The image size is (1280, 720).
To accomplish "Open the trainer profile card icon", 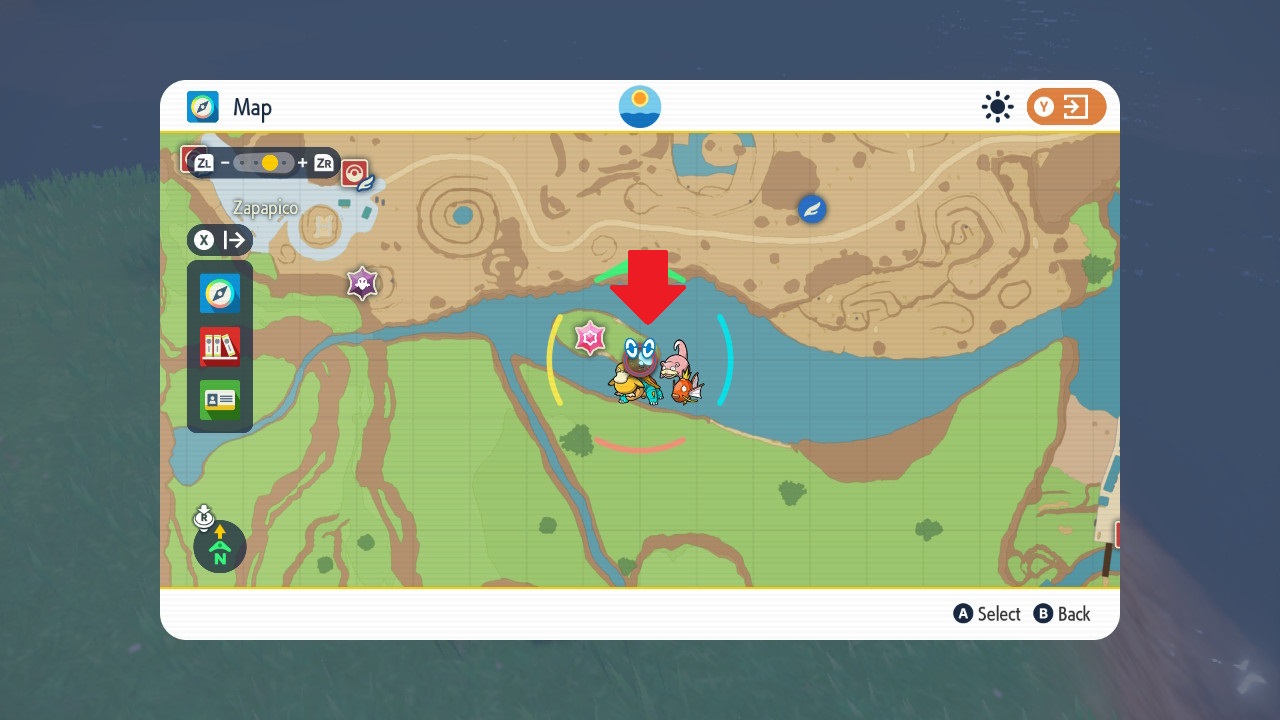I will 220,400.
